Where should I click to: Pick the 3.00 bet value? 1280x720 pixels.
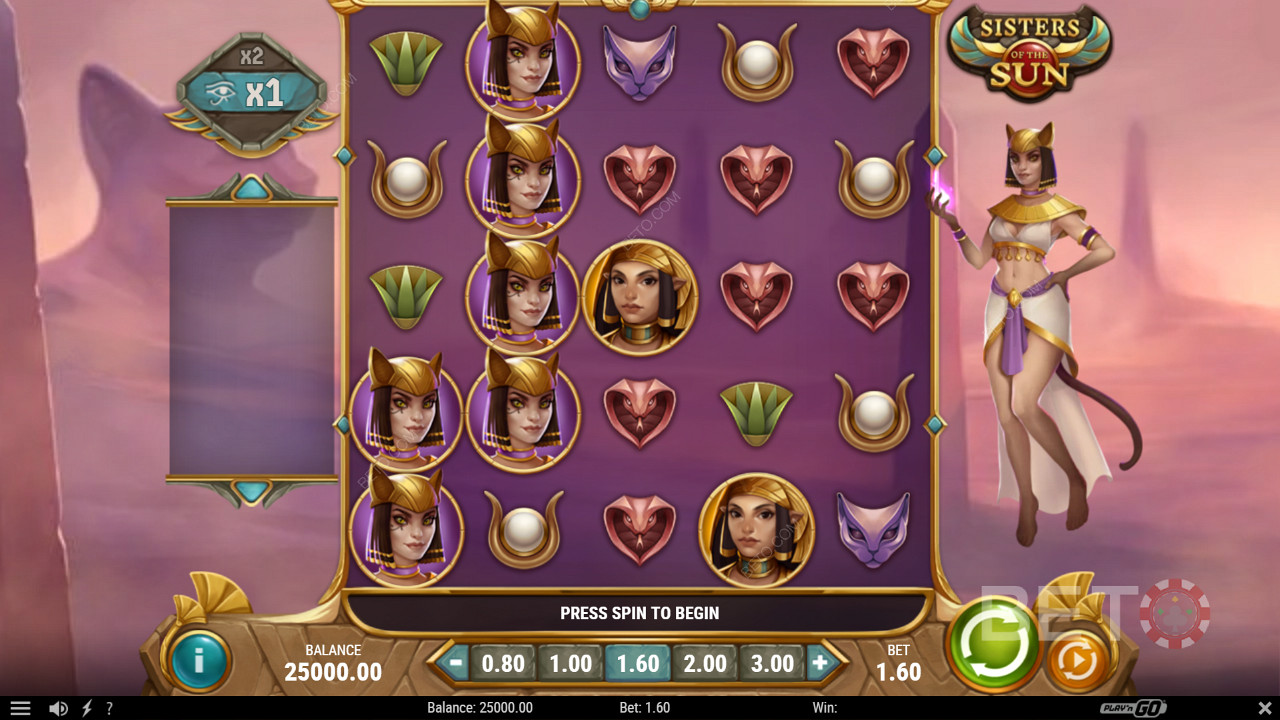click(772, 663)
